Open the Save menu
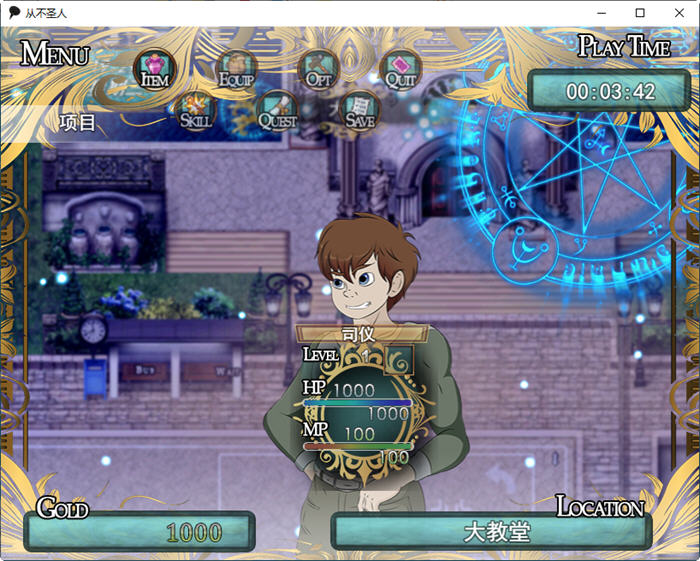 [x=359, y=110]
